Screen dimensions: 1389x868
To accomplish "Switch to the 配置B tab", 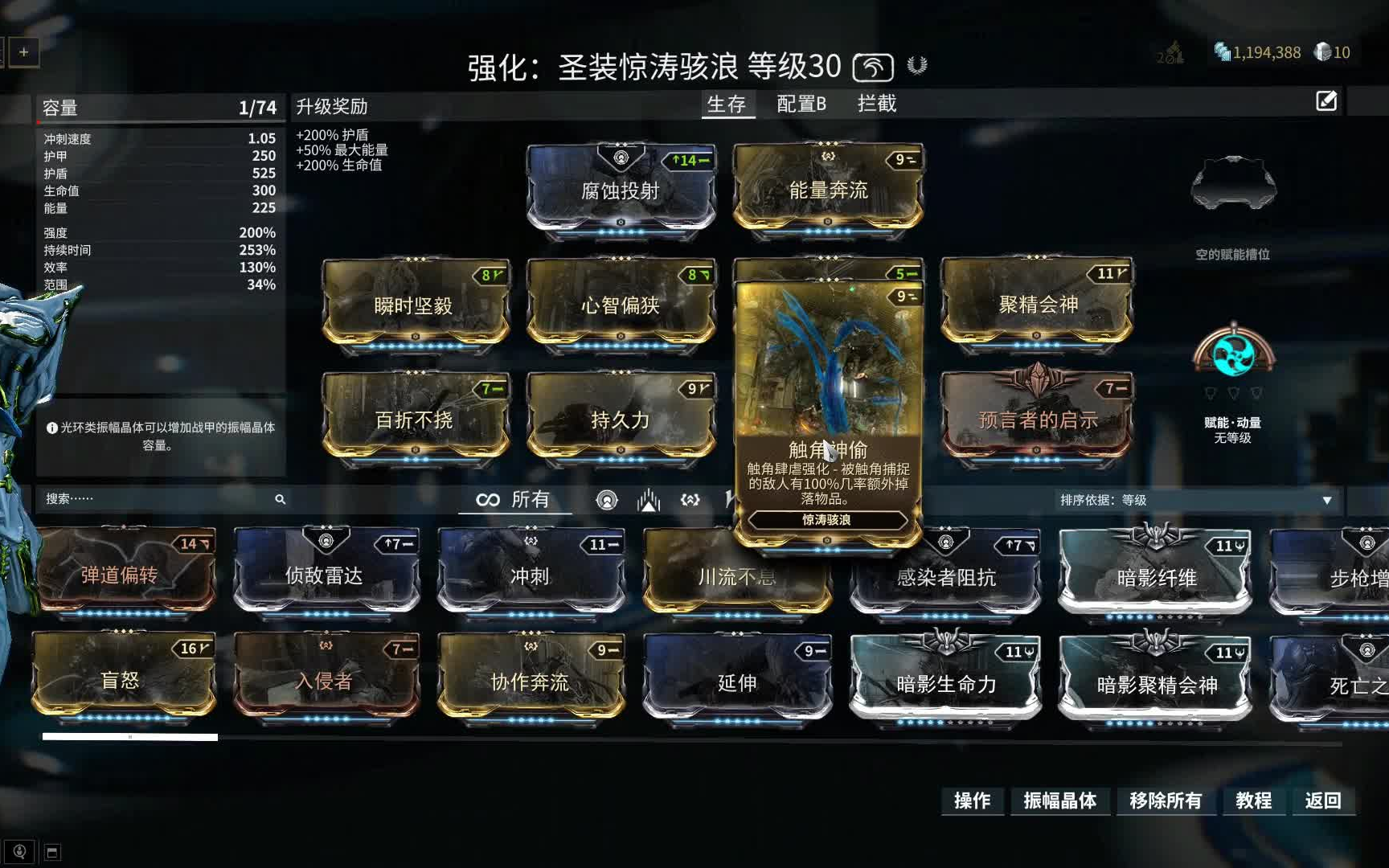I will [x=799, y=104].
